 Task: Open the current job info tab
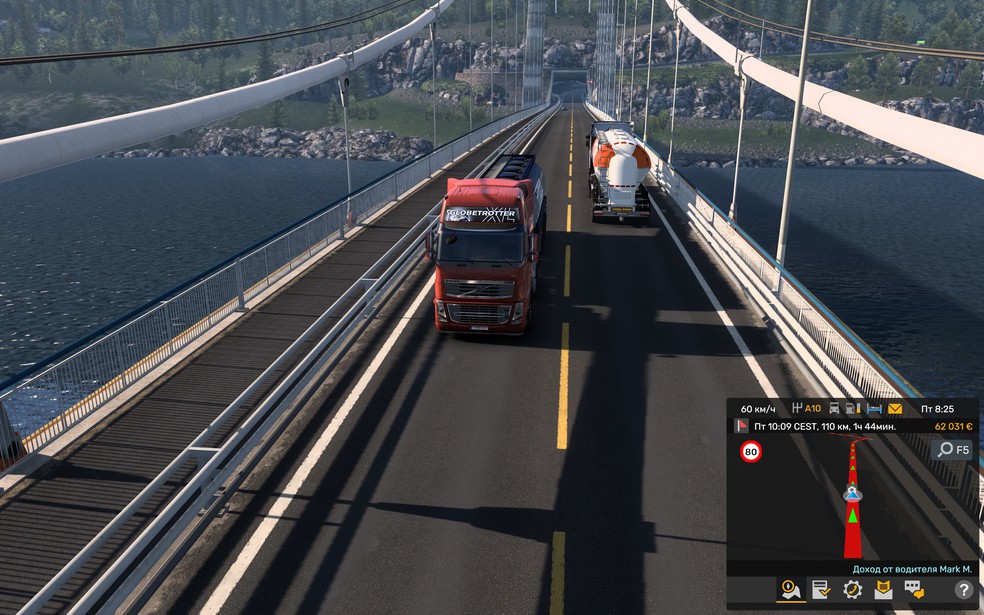tap(821, 589)
